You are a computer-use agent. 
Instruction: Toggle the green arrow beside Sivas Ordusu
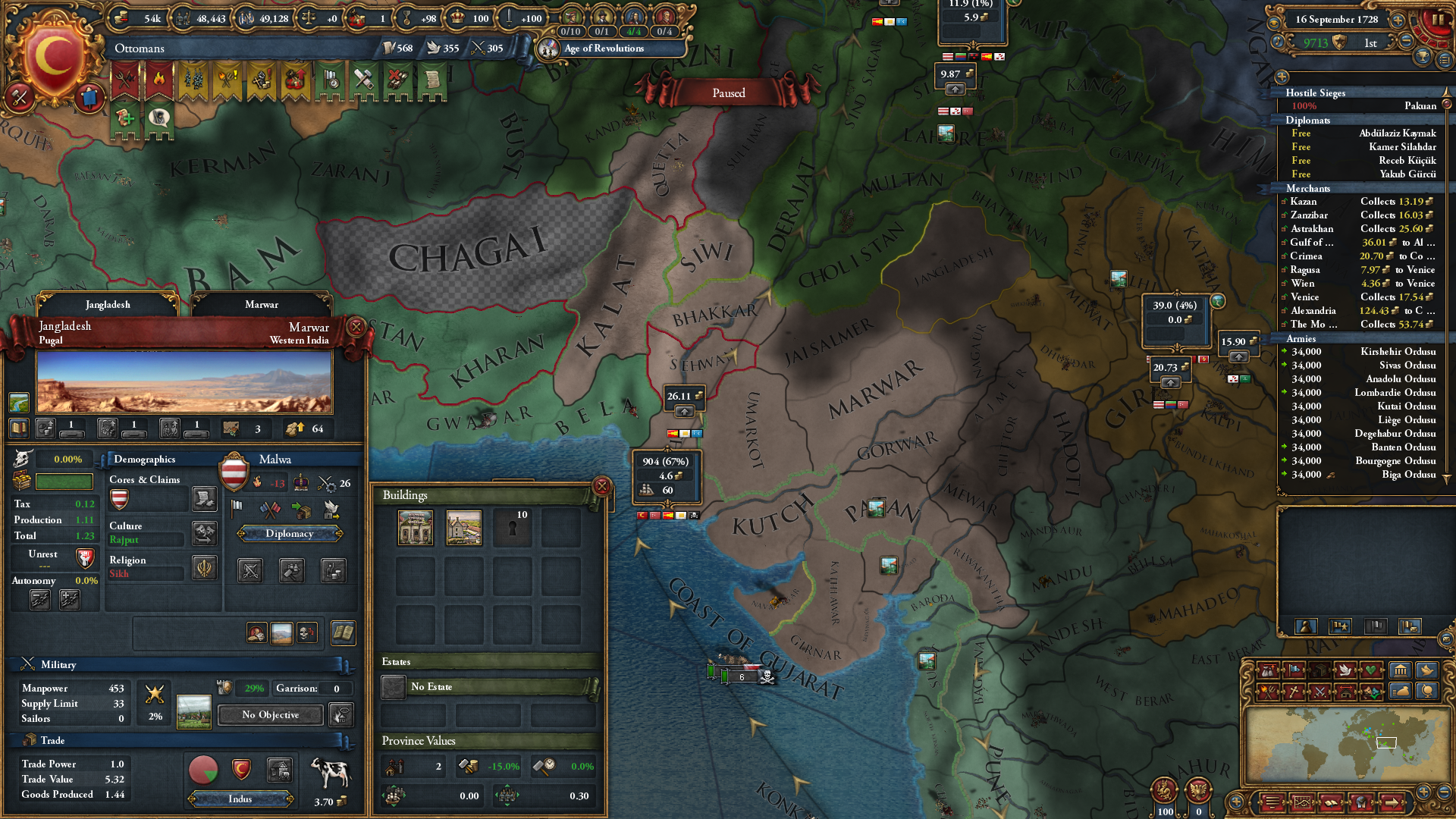(x=1284, y=365)
